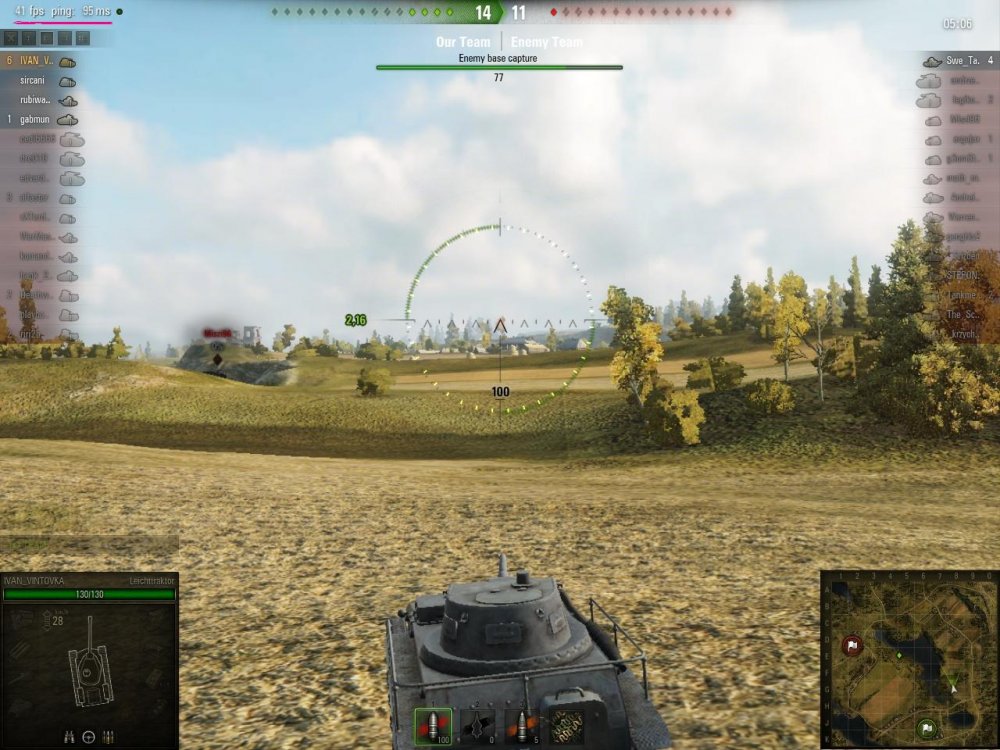Select enemy STEFON in the enemy list

tap(962, 274)
